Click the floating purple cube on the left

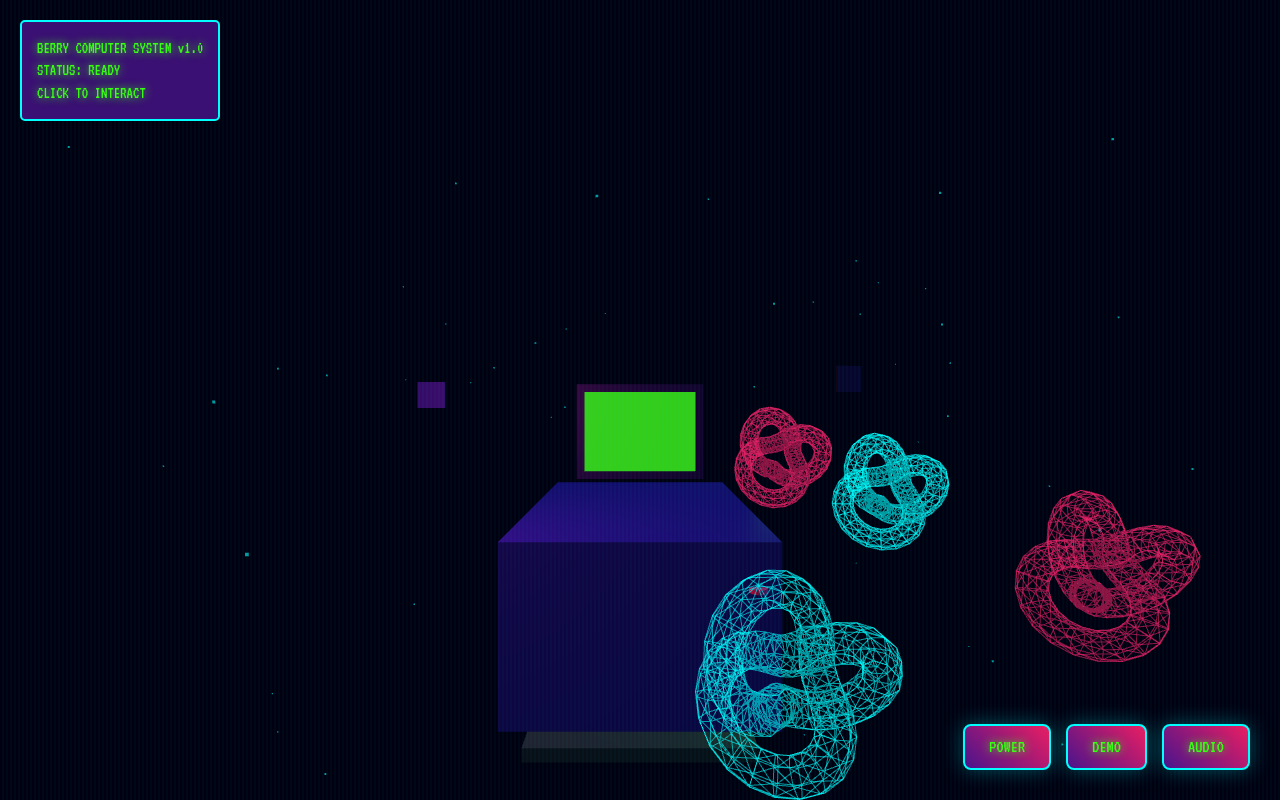tap(430, 396)
